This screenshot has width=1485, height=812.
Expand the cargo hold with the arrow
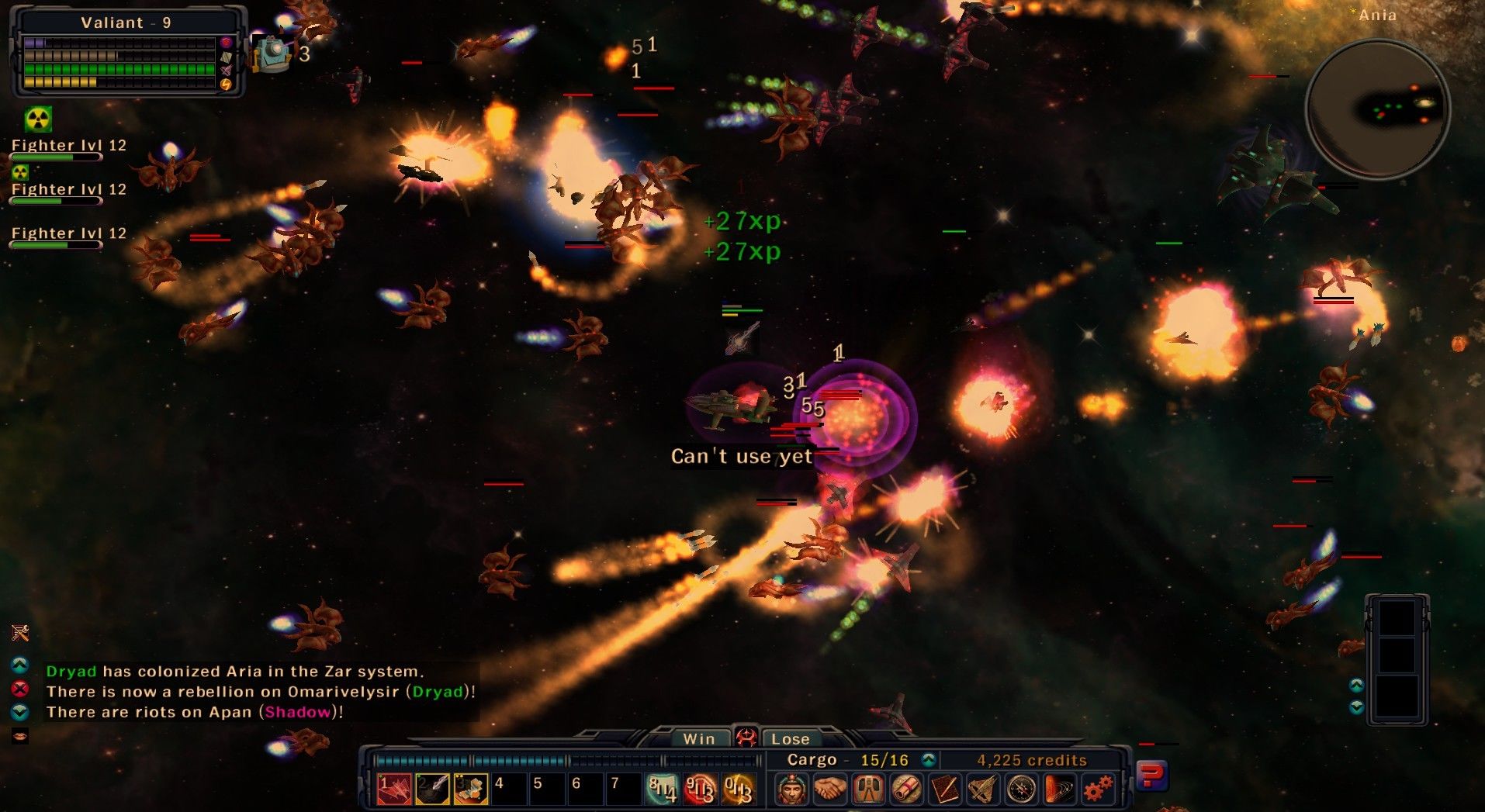point(929,759)
